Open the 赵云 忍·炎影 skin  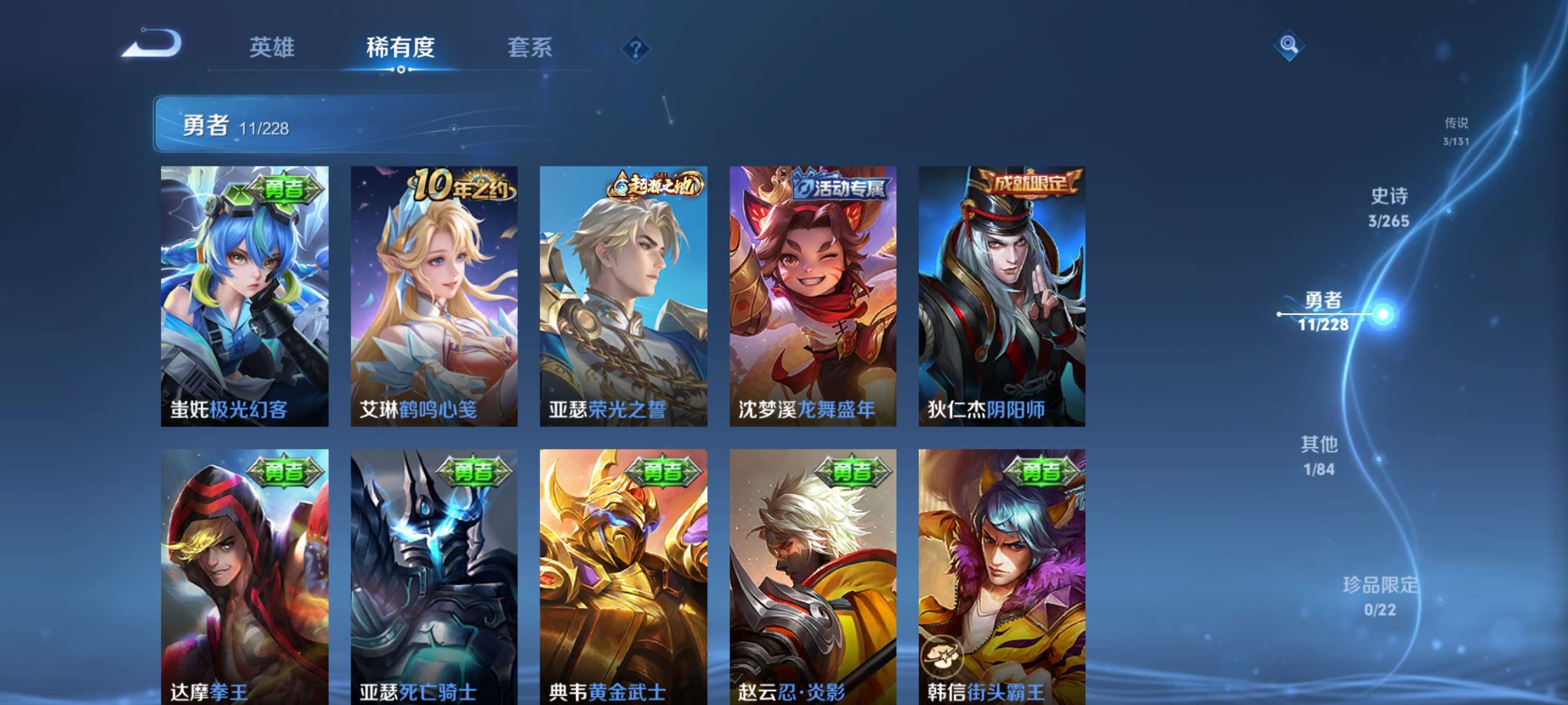coord(812,578)
